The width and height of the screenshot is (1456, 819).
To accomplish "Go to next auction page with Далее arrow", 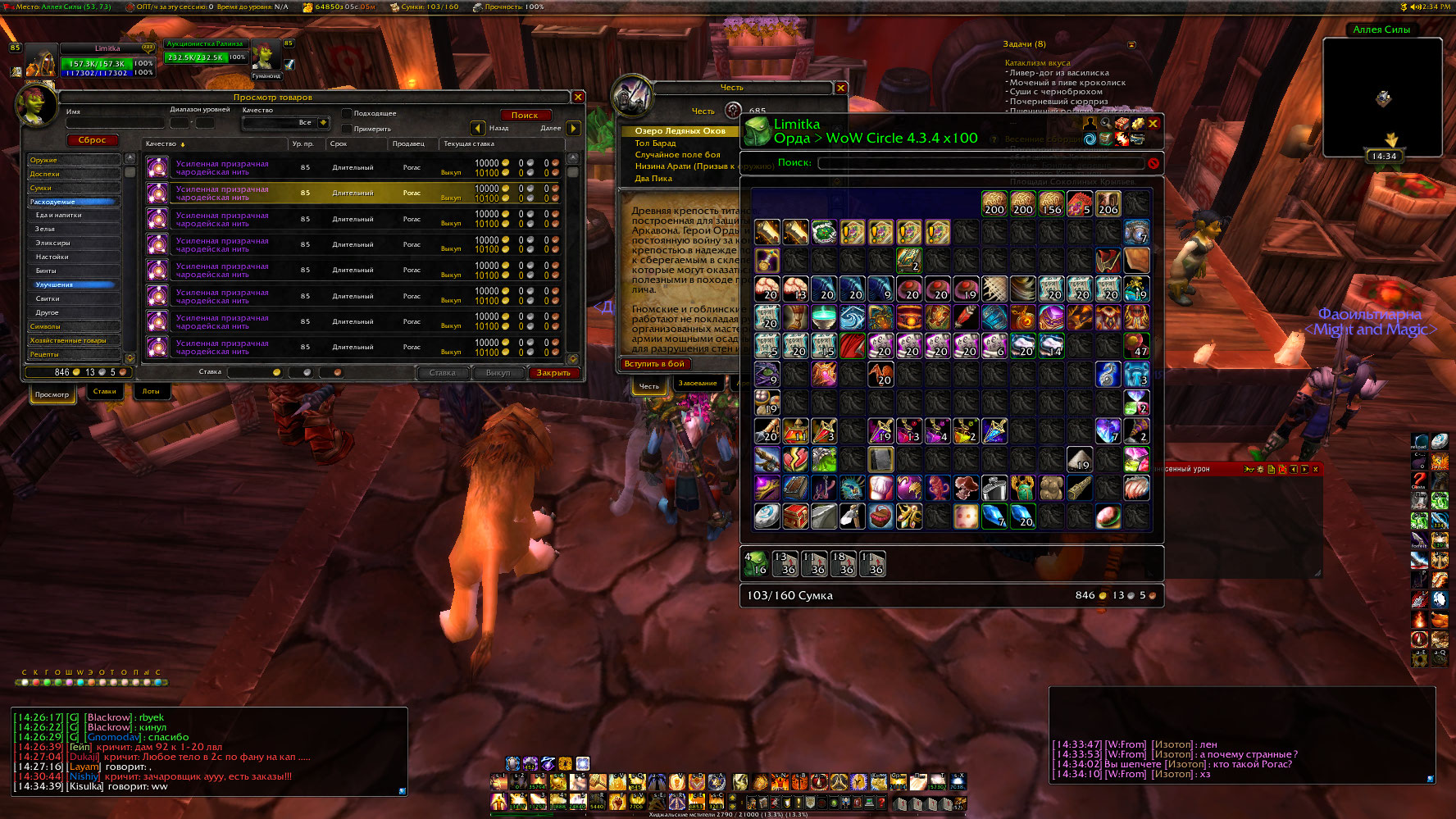I will 573,128.
